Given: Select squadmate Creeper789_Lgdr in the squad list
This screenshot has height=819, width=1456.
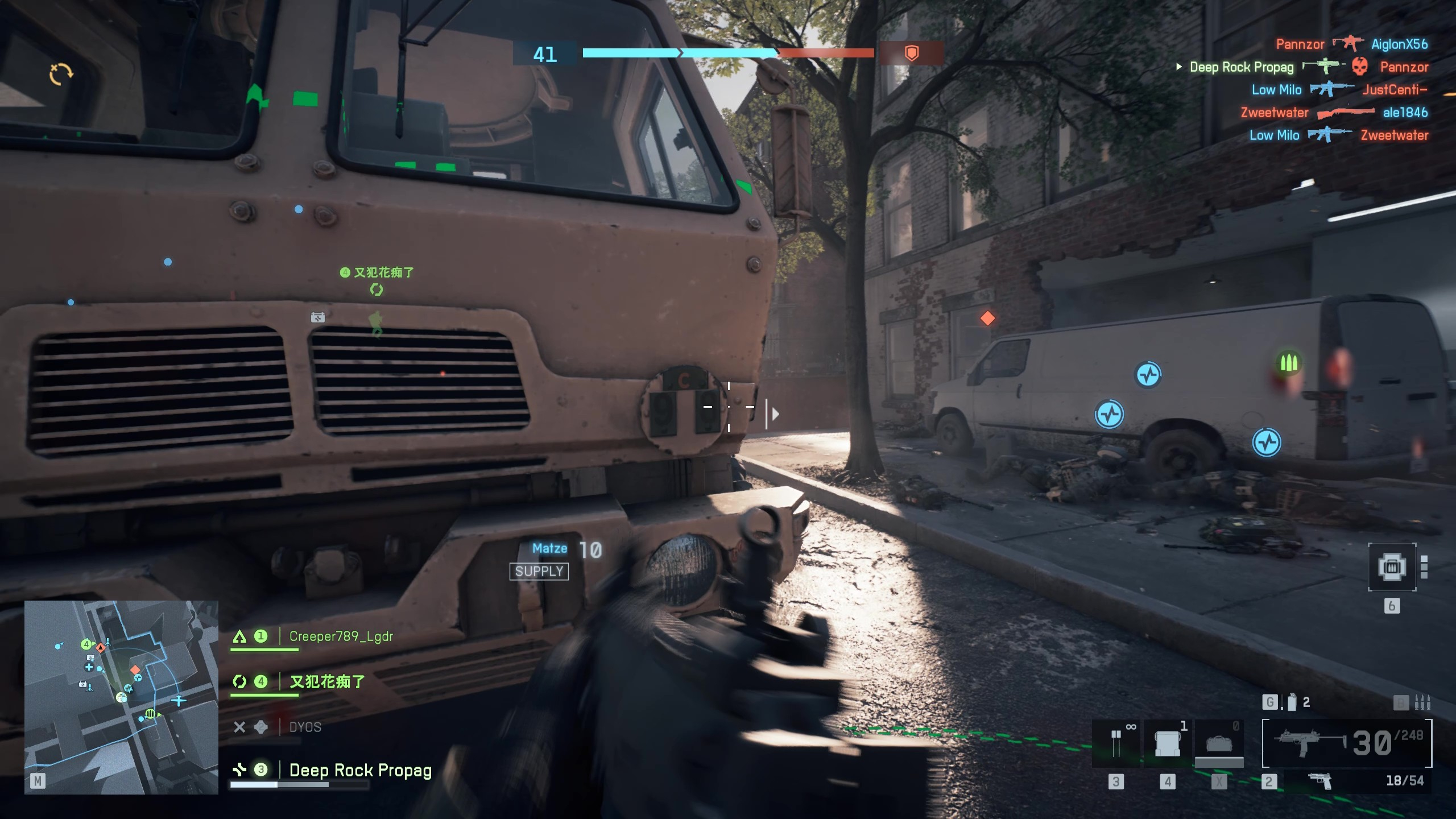Looking at the screenshot, I should click(340, 637).
